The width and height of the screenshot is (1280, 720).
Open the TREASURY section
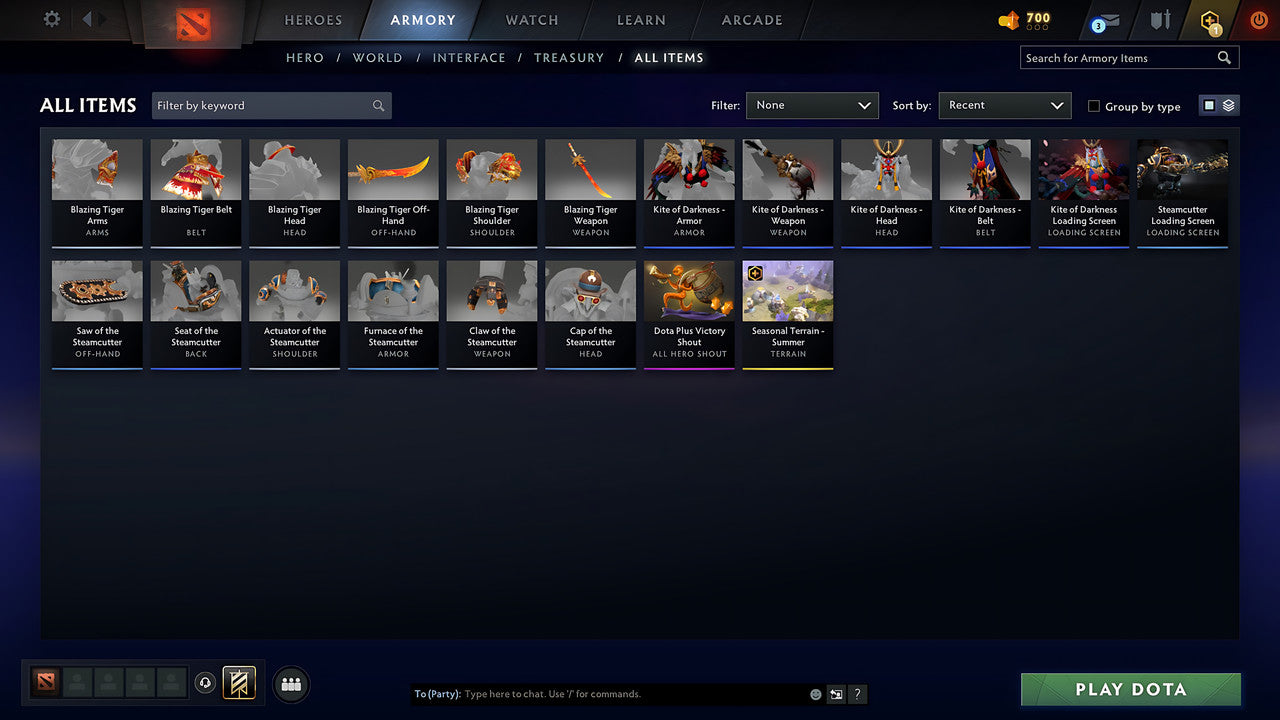[x=569, y=57]
